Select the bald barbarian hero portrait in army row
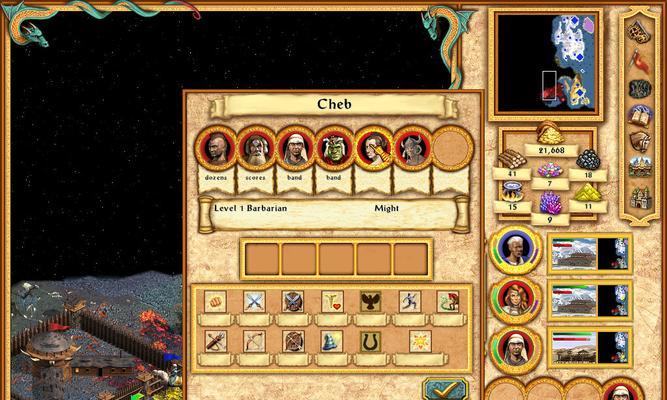This screenshot has width=667, height=400. click(x=217, y=149)
